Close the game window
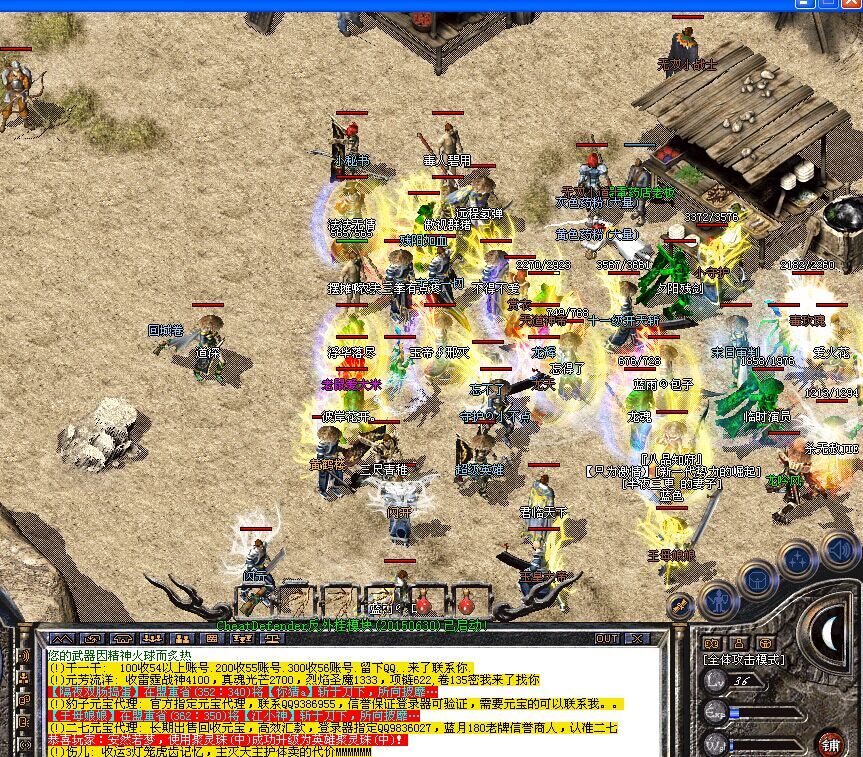863x757 pixels. (852, 5)
